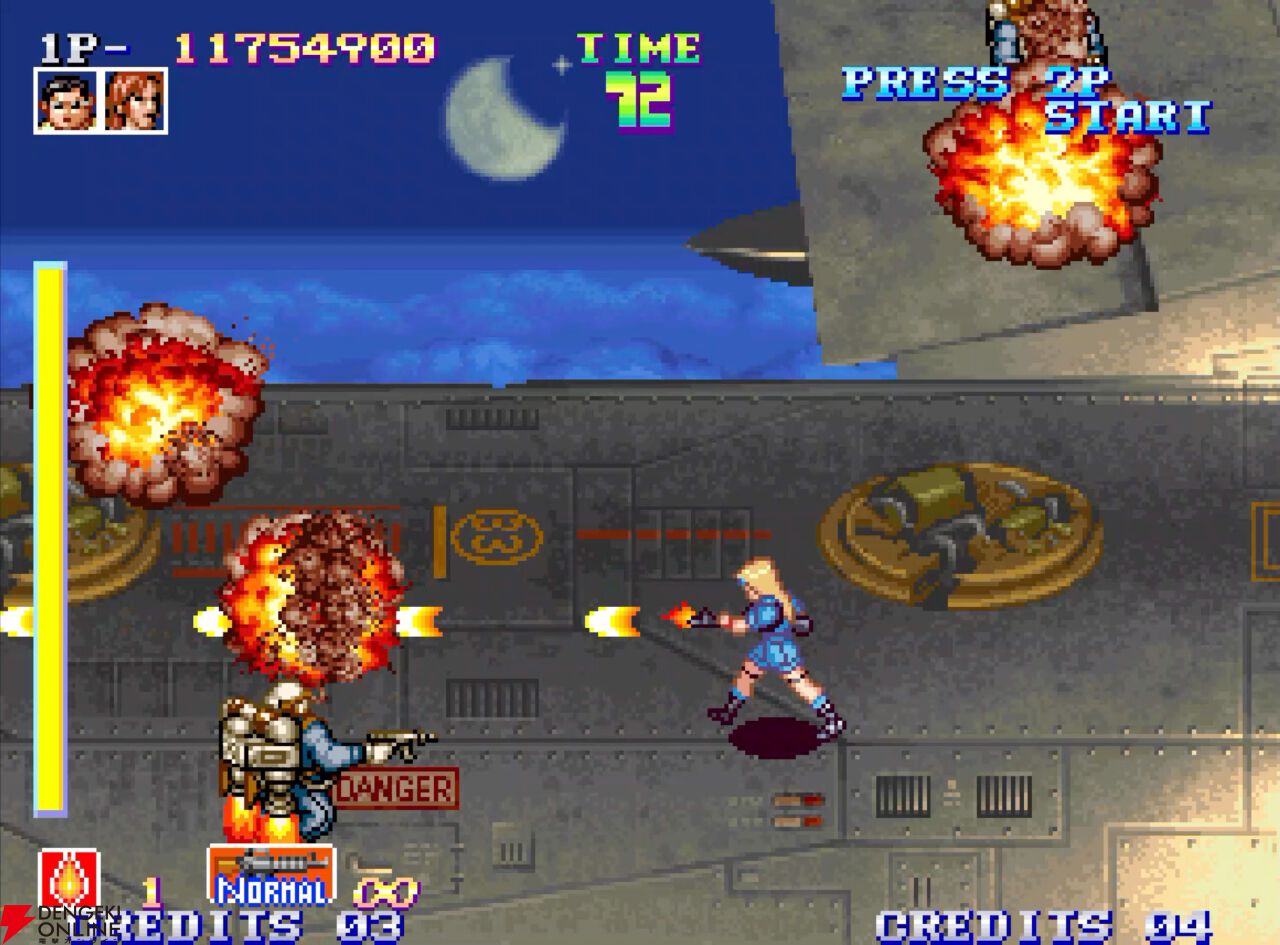Click the machine gun weapon icon above NORMAL
Screen dimensions: 1280x945
tap(270, 865)
